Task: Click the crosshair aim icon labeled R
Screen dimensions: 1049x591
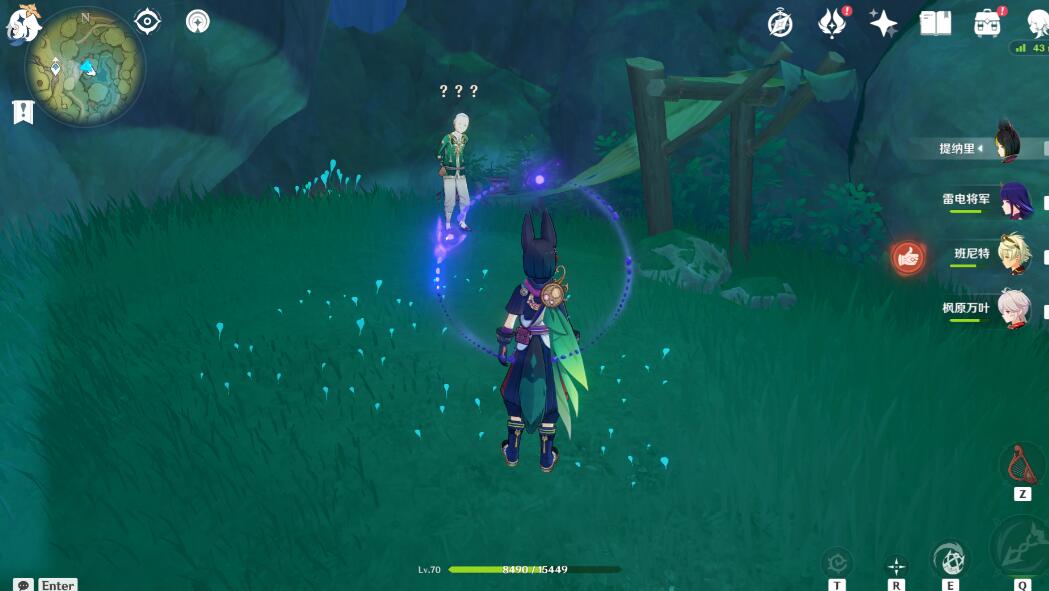Action: point(897,566)
